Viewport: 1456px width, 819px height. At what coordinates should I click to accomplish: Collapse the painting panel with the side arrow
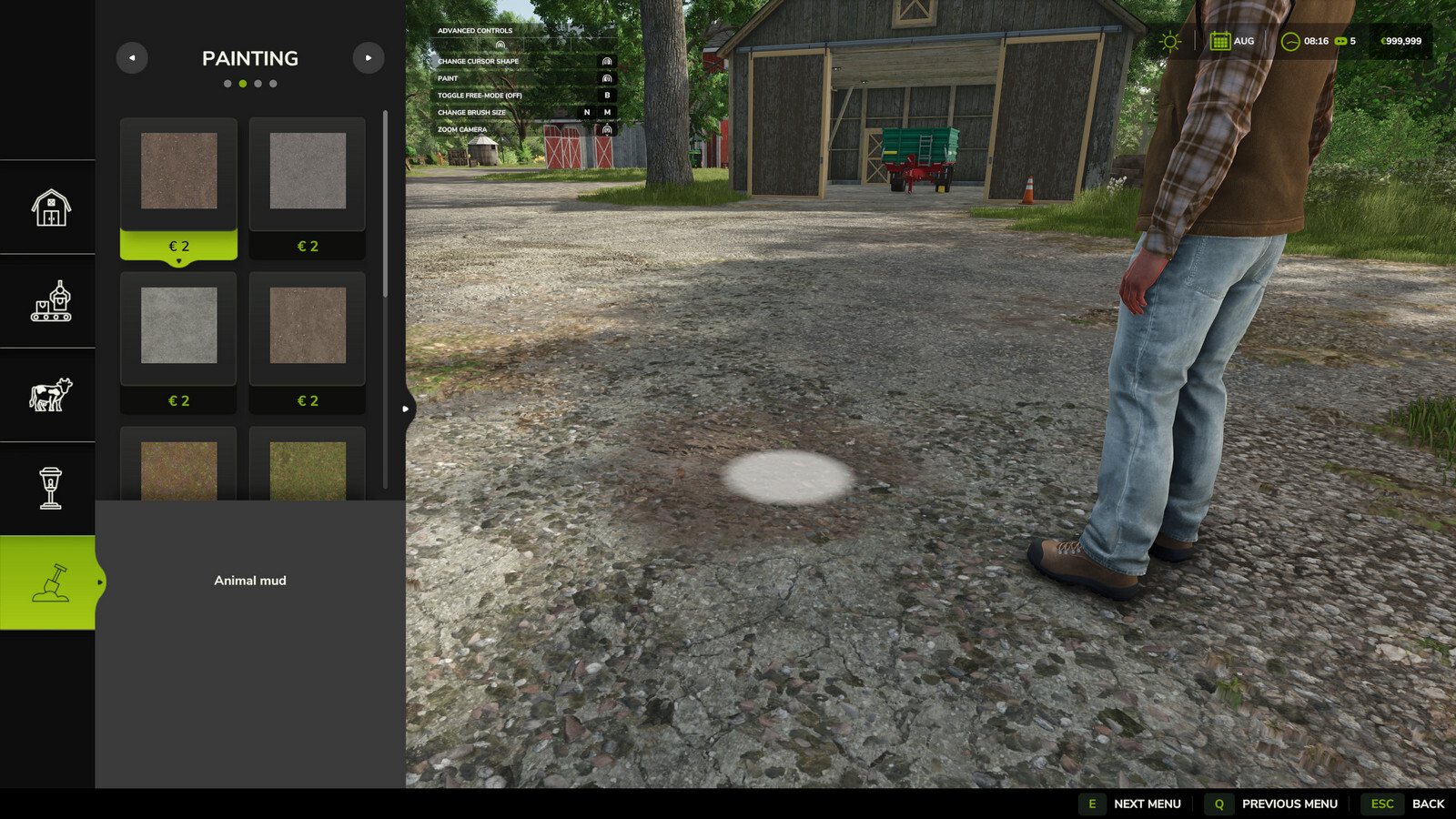coord(406,409)
